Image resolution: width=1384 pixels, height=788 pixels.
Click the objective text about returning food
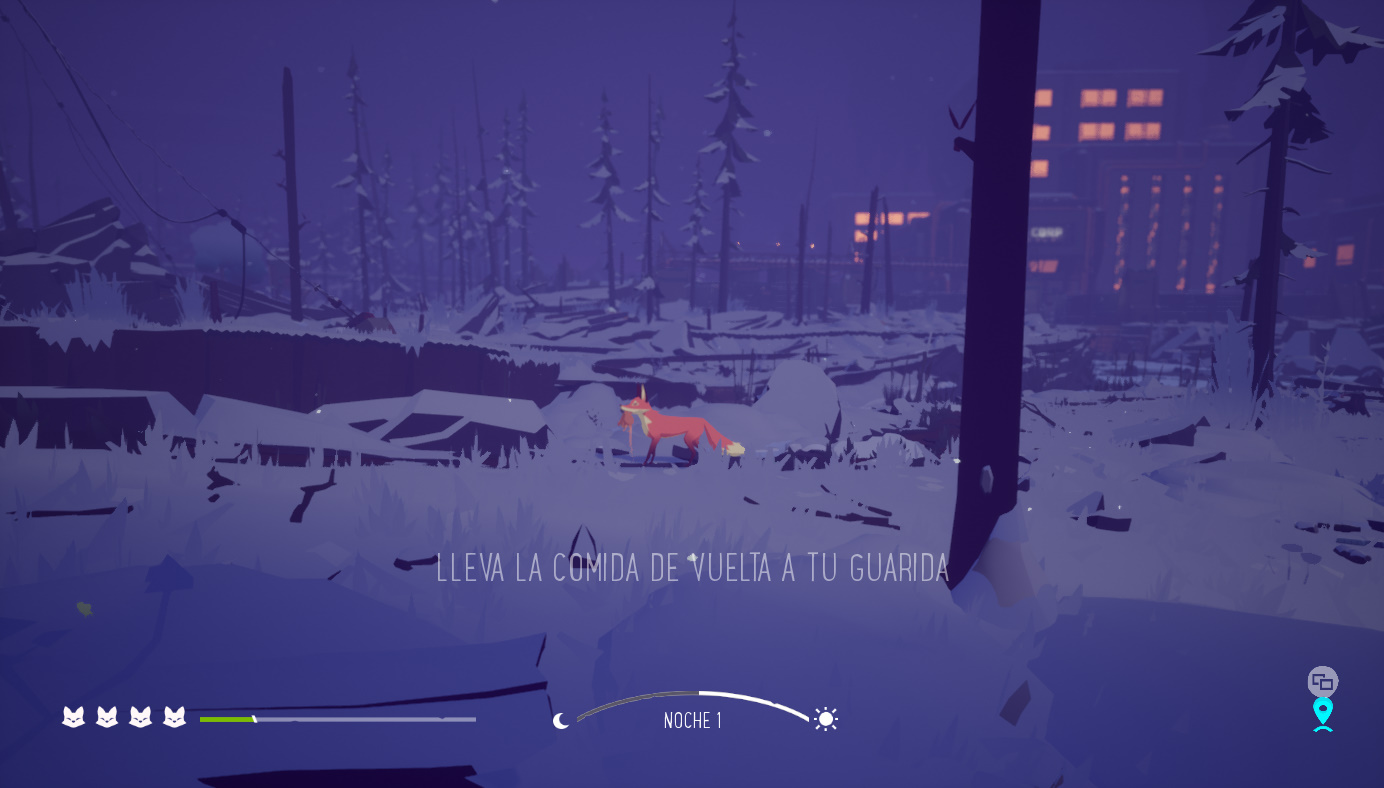point(692,567)
